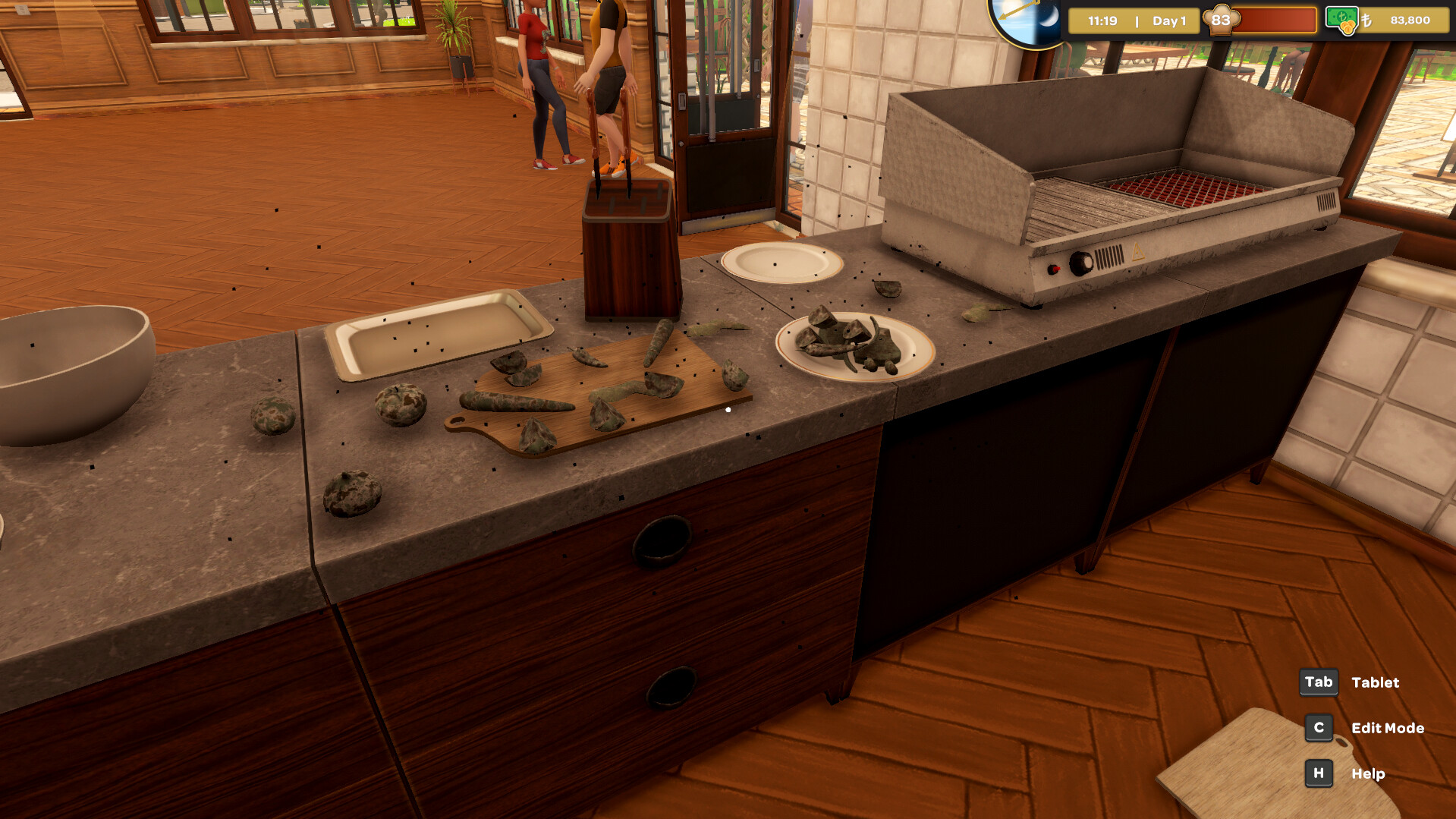Screen dimensions: 1456x819
Task: Click the grill vent grate icon
Action: click(x=1109, y=257)
